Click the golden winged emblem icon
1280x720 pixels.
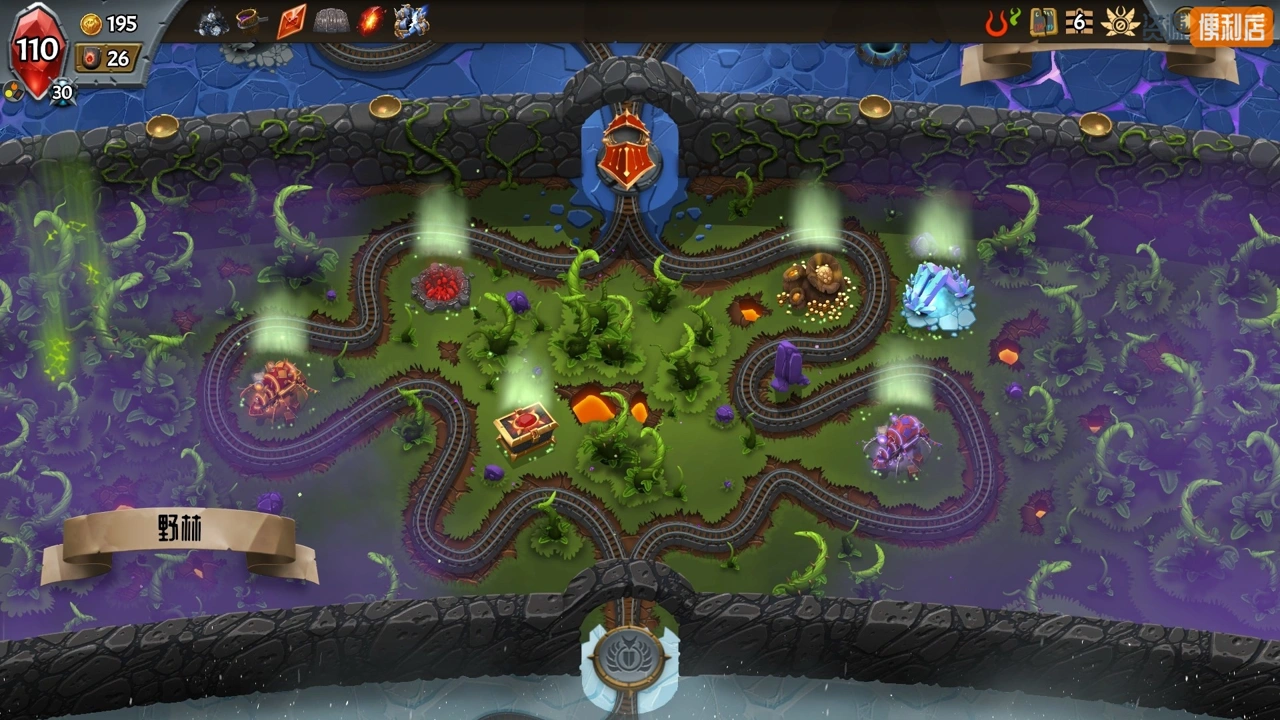point(1120,22)
